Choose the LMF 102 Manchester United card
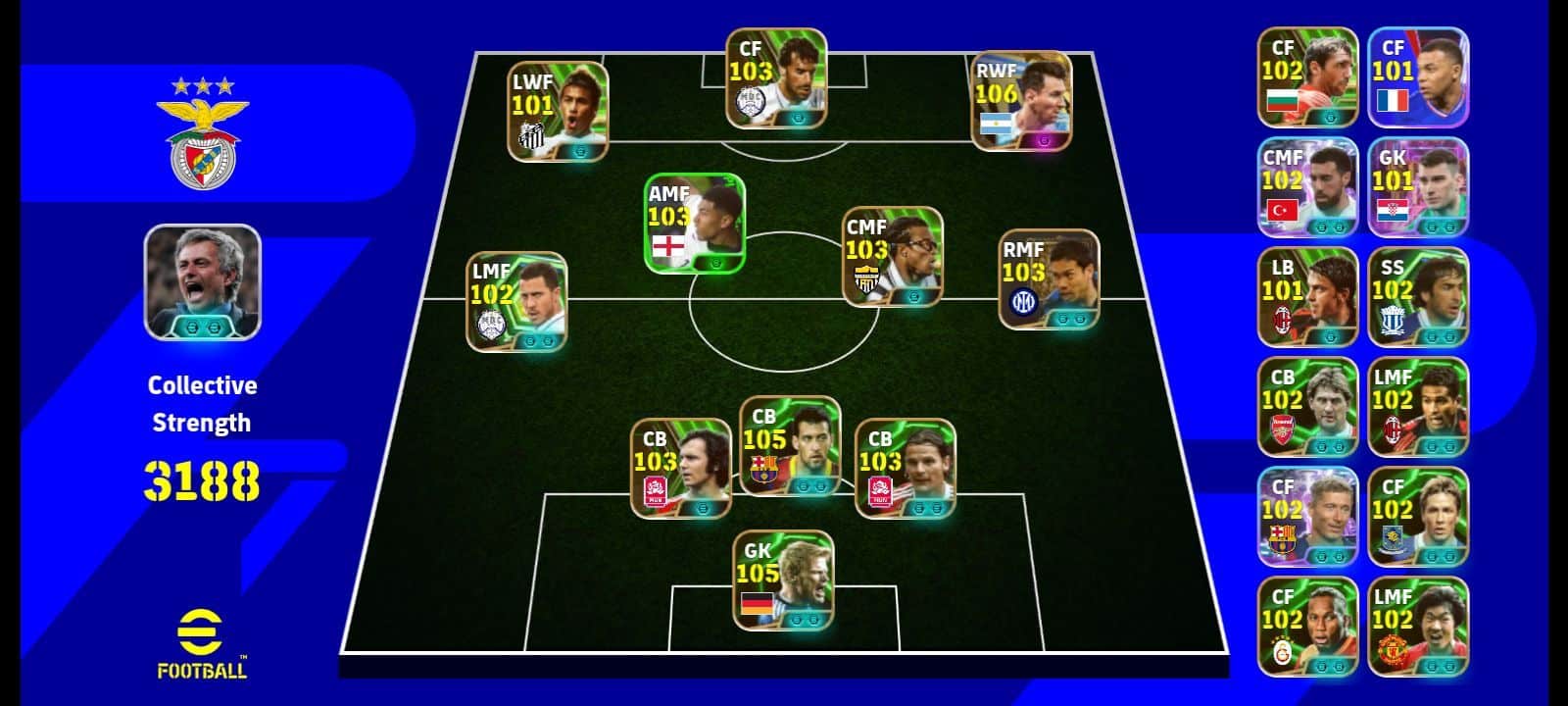Screen dimensions: 1568x706 click(1418, 627)
